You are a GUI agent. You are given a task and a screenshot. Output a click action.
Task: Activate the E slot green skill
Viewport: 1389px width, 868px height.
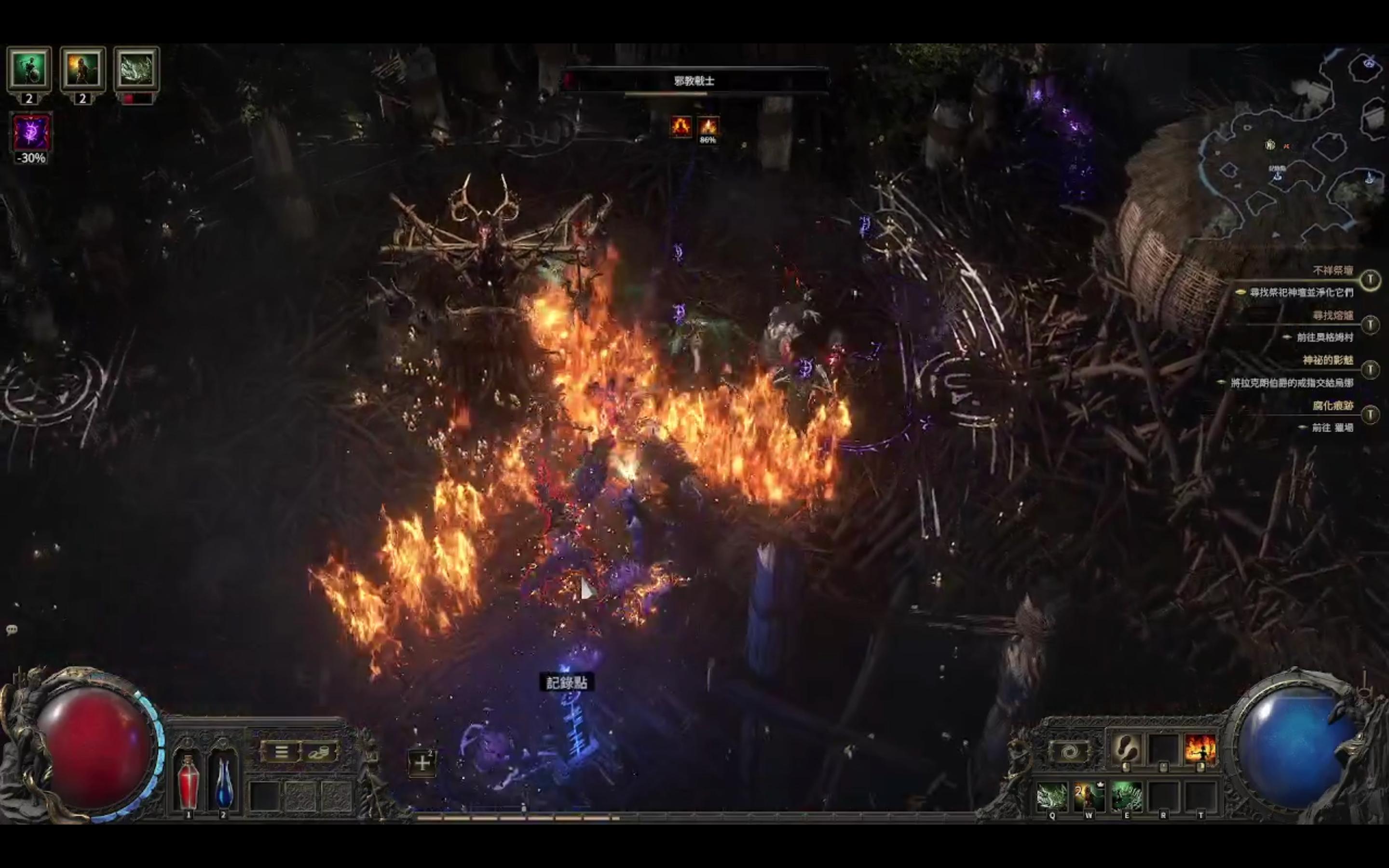pyautogui.click(x=1126, y=796)
